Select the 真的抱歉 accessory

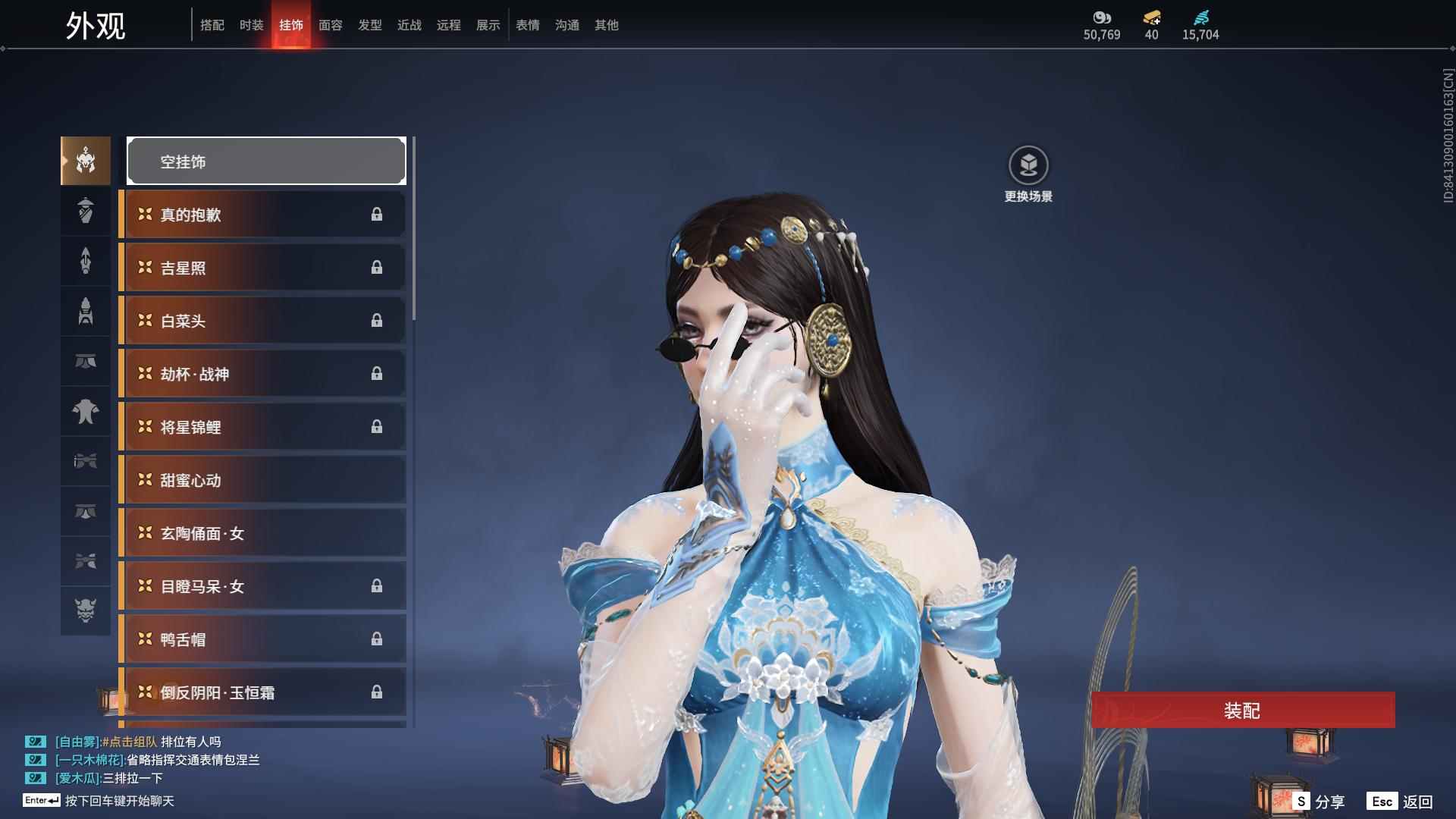(262, 215)
